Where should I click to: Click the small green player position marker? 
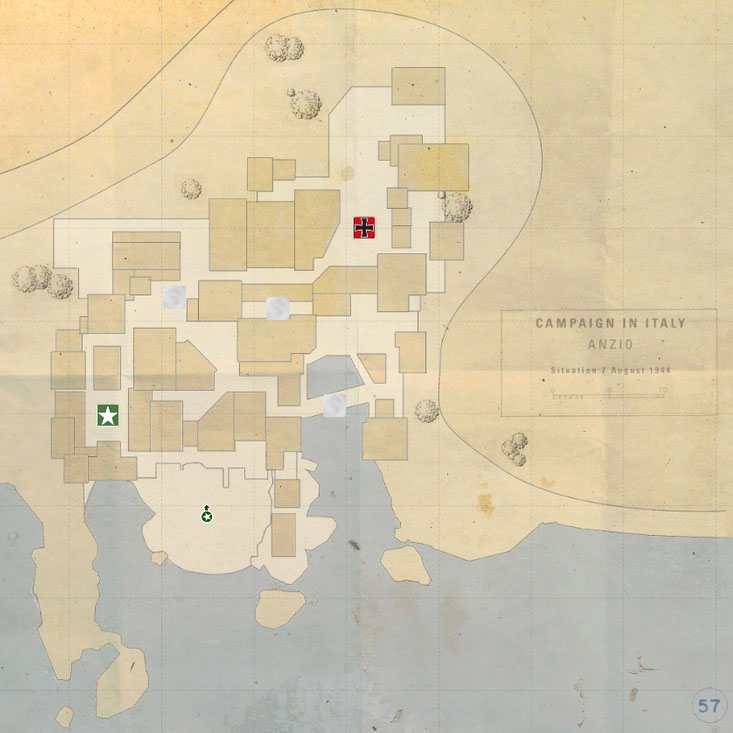click(x=206, y=515)
